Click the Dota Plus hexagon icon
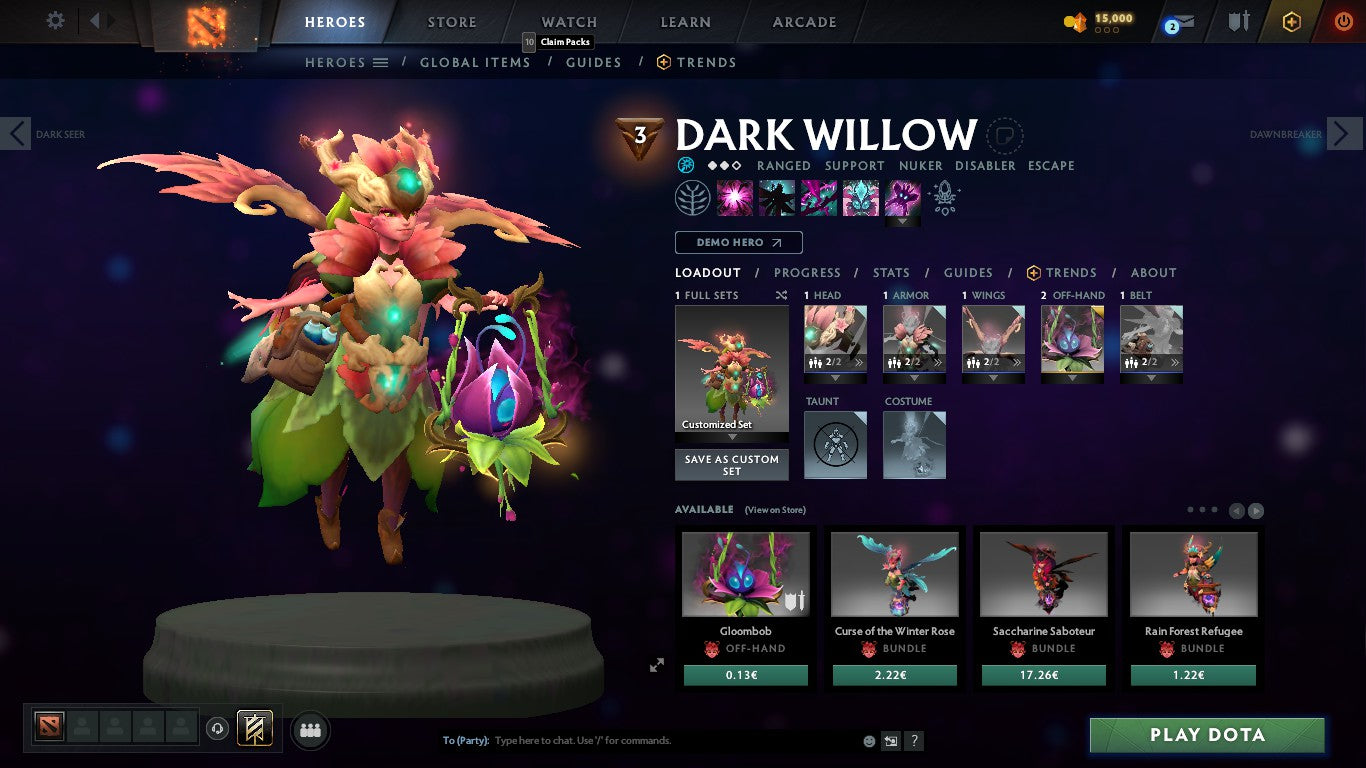Viewport: 1366px width, 768px height. coord(1292,21)
